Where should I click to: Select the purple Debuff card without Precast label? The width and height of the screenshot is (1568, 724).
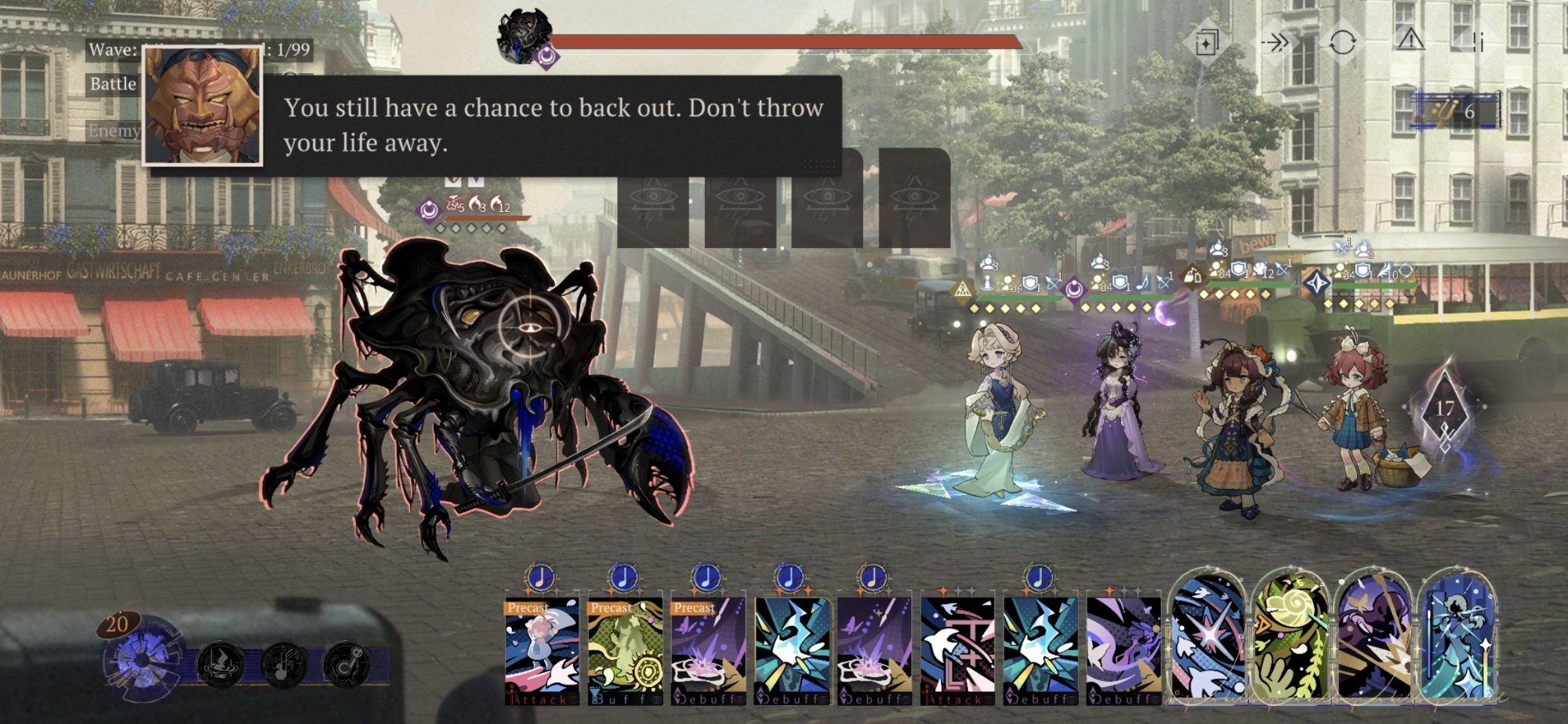tap(874, 649)
